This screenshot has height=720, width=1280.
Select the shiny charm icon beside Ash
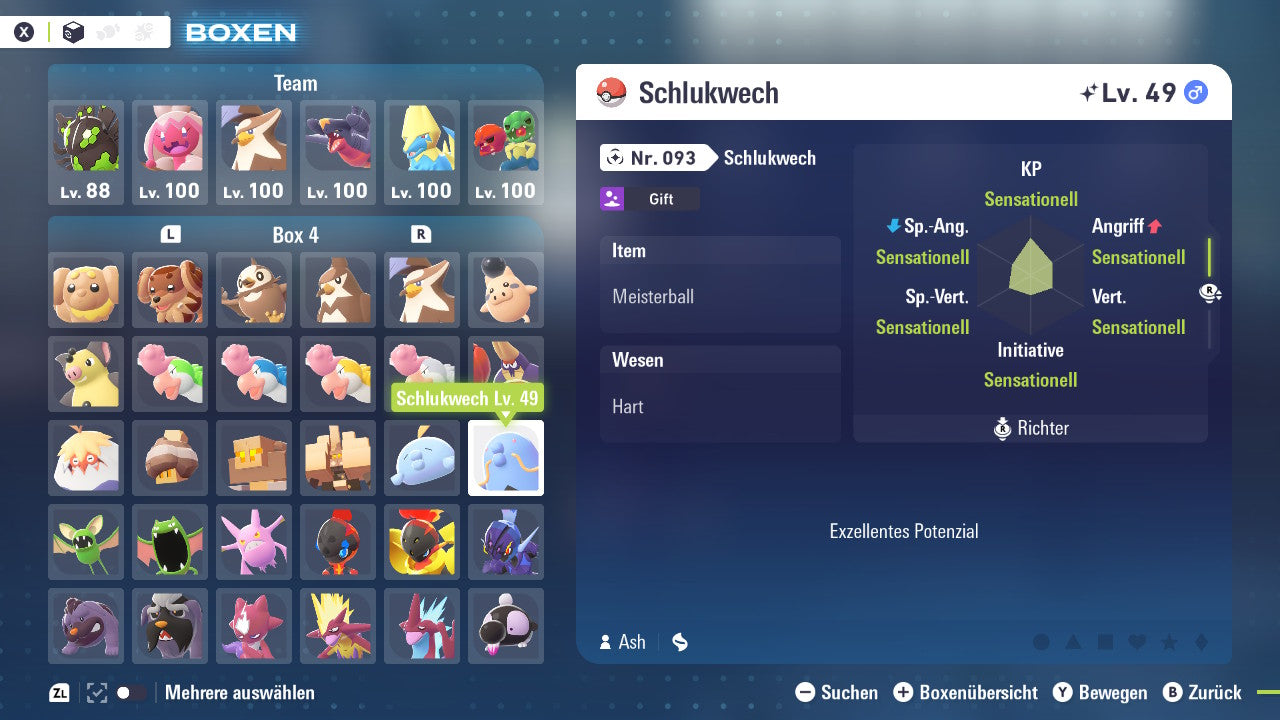click(680, 642)
